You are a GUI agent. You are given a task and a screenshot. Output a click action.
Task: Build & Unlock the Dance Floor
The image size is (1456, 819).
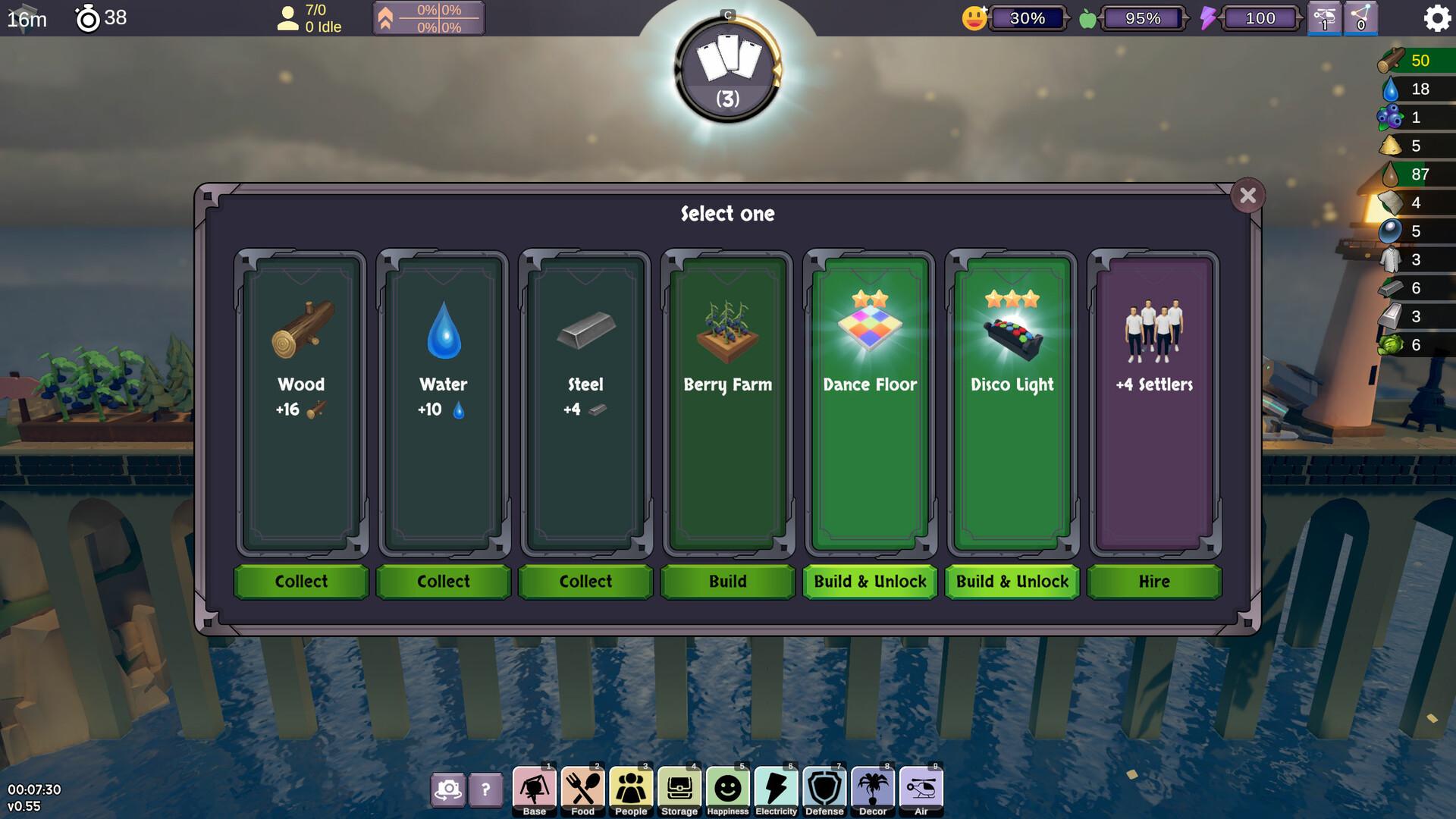coord(869,582)
